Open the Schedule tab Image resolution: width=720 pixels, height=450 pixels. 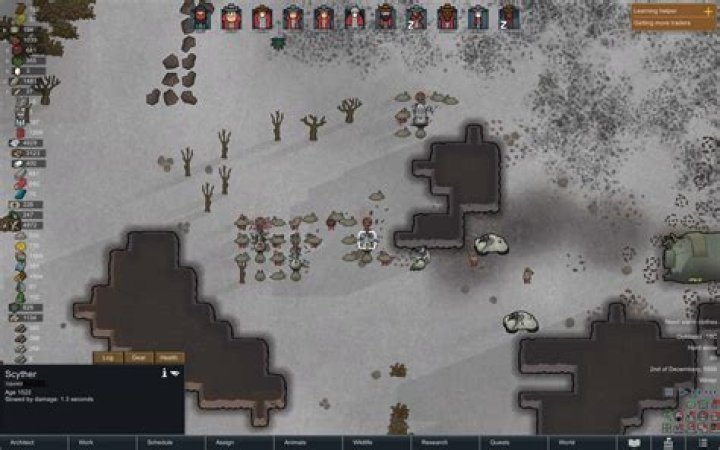coord(160,441)
